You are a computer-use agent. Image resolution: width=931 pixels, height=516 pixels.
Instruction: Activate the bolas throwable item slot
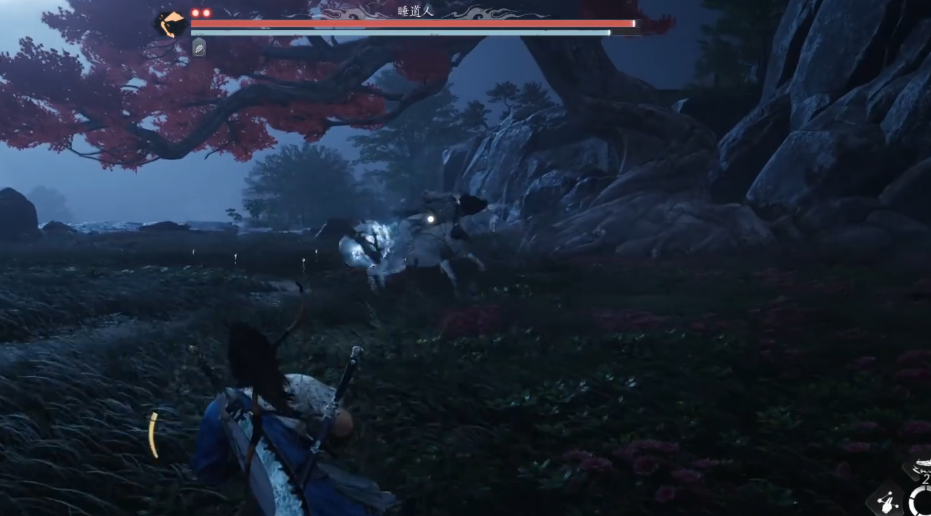887,500
